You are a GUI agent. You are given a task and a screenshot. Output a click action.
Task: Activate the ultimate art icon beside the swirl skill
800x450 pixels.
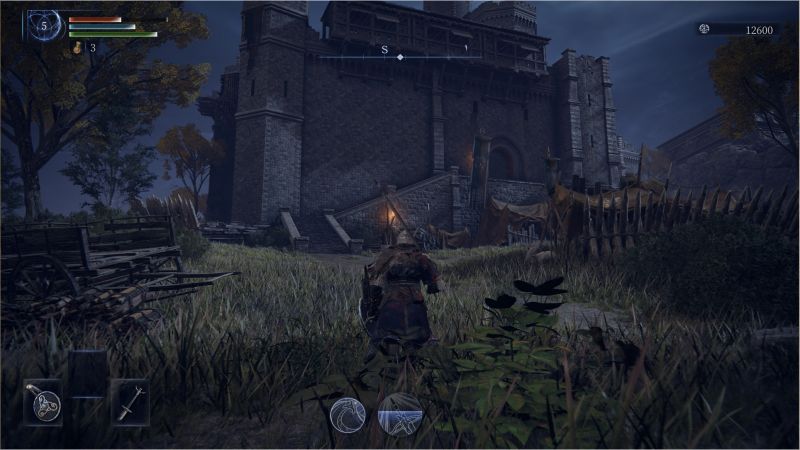(400, 415)
